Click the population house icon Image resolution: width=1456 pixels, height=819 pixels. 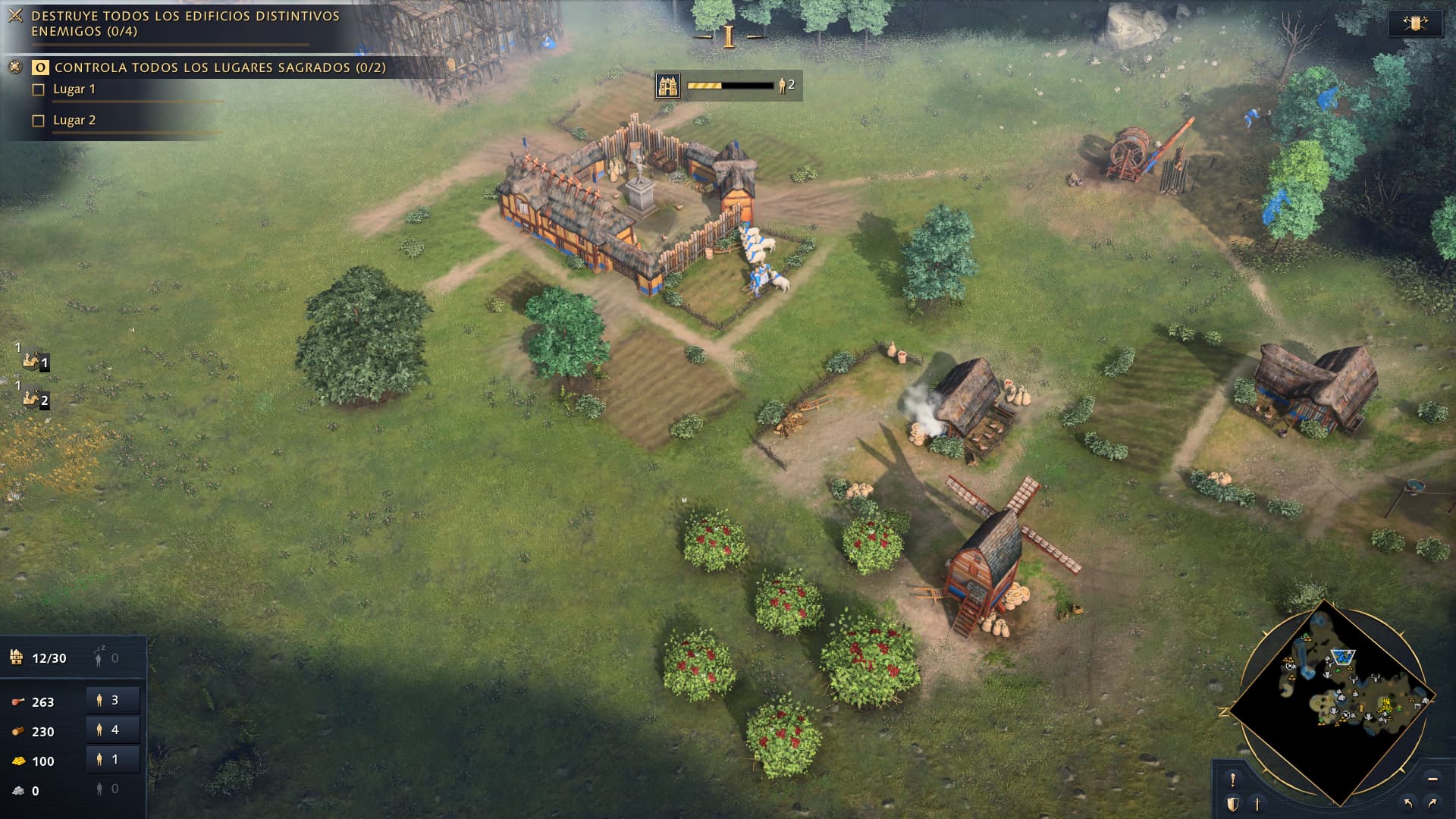click(x=17, y=657)
